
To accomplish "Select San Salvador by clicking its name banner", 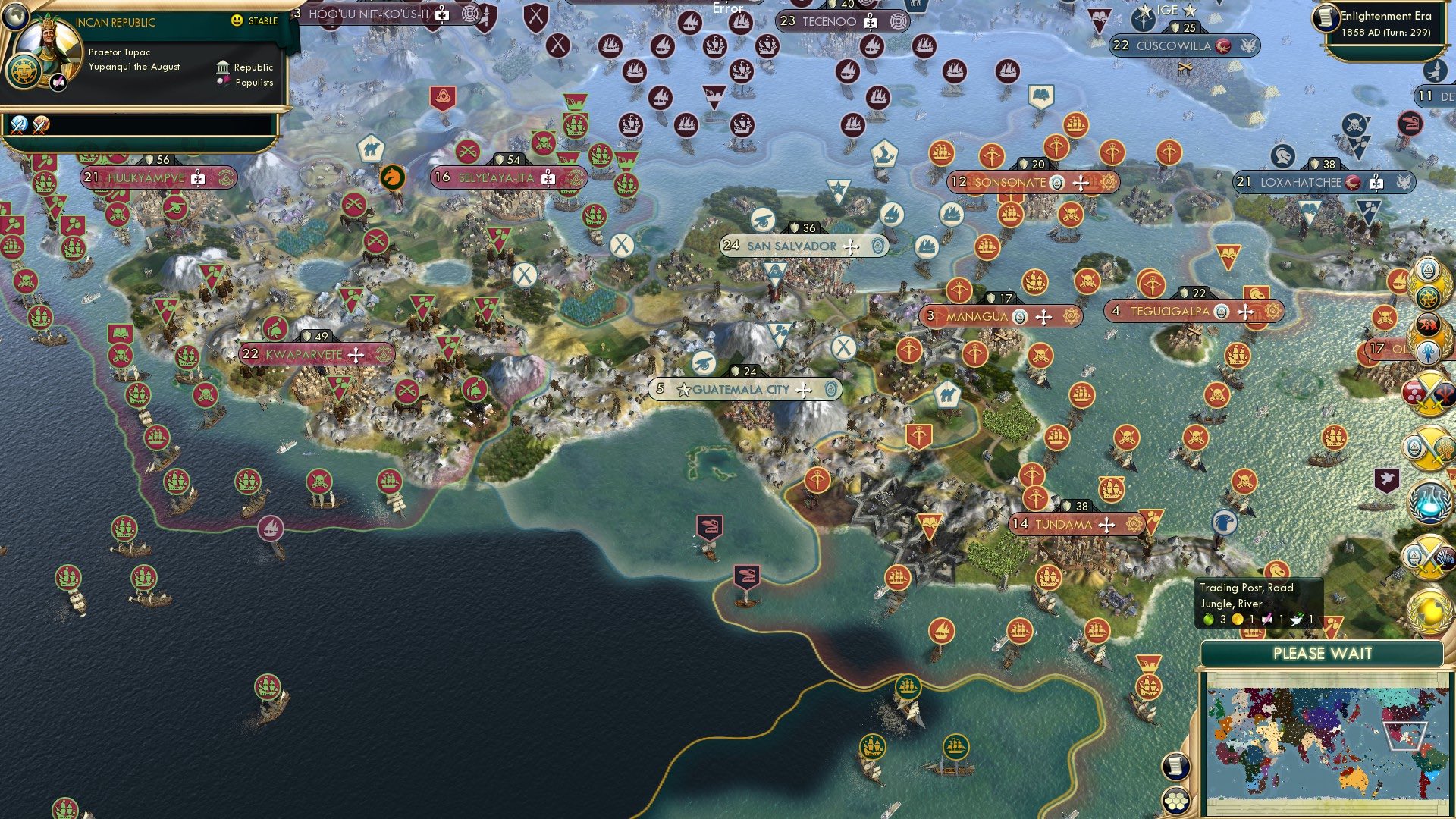I will 791,246.
